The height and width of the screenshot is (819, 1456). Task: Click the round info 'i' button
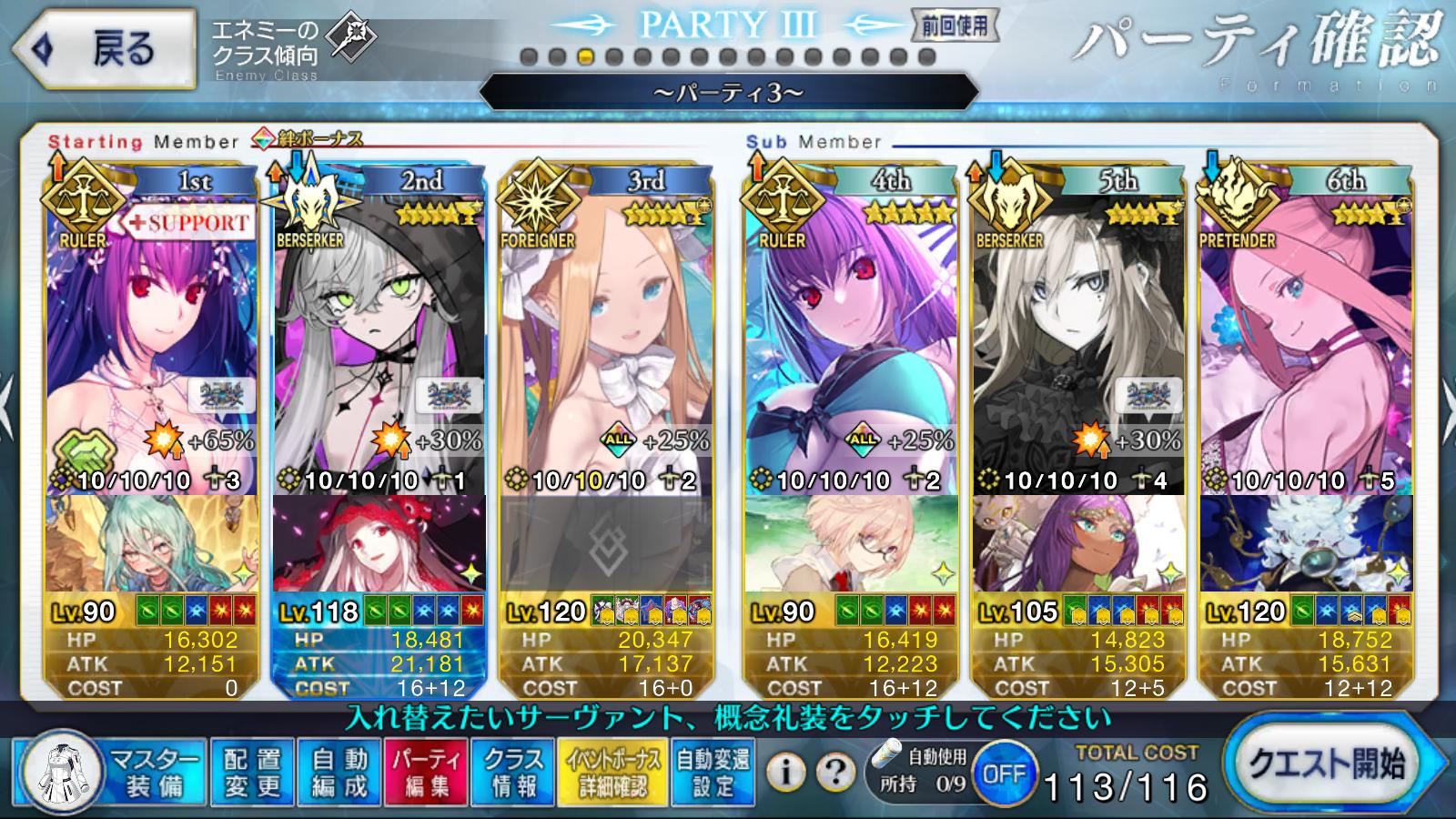click(786, 773)
